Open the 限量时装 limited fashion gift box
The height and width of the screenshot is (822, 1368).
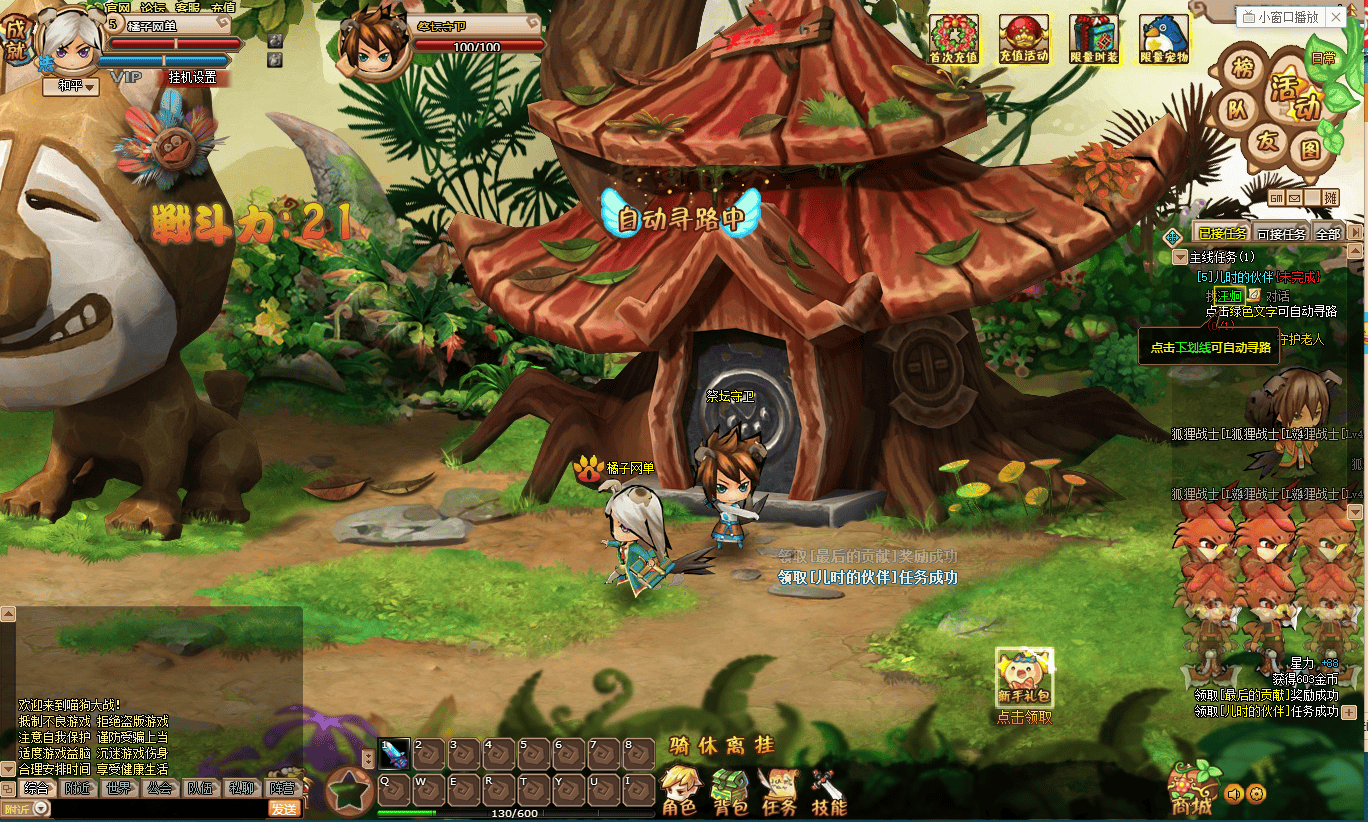click(x=1094, y=39)
